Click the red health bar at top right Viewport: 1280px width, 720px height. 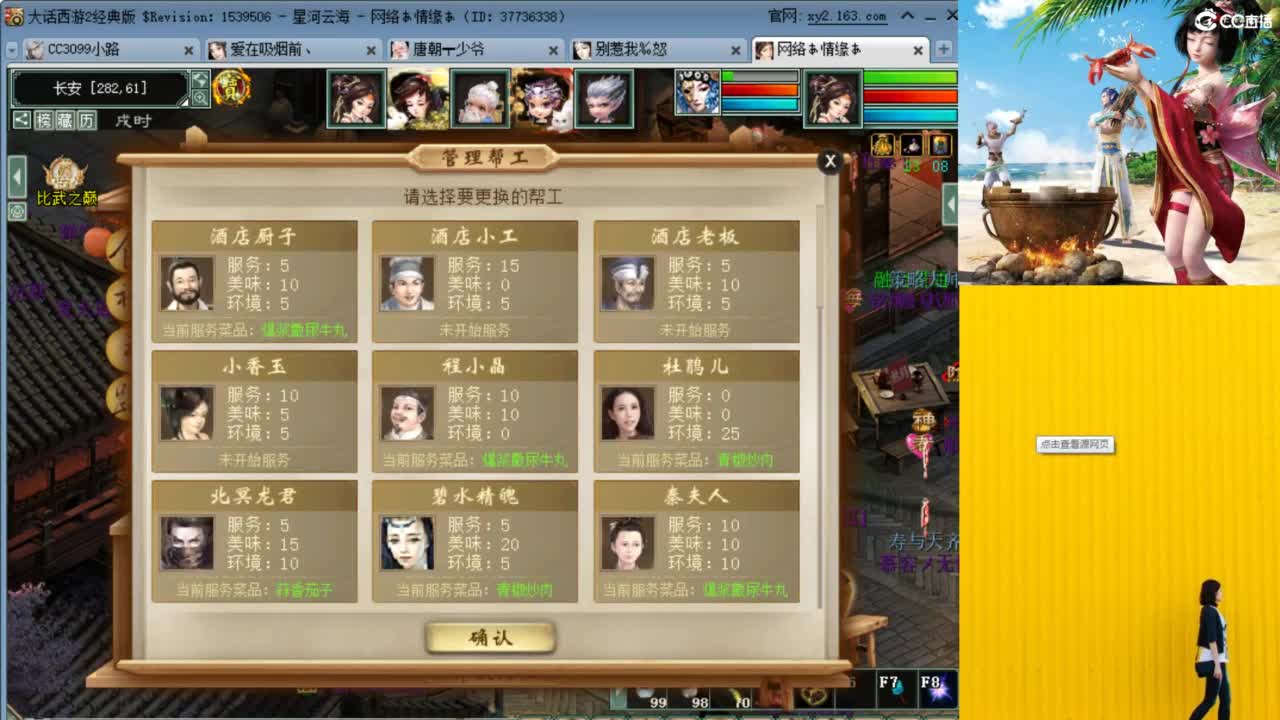[x=910, y=94]
